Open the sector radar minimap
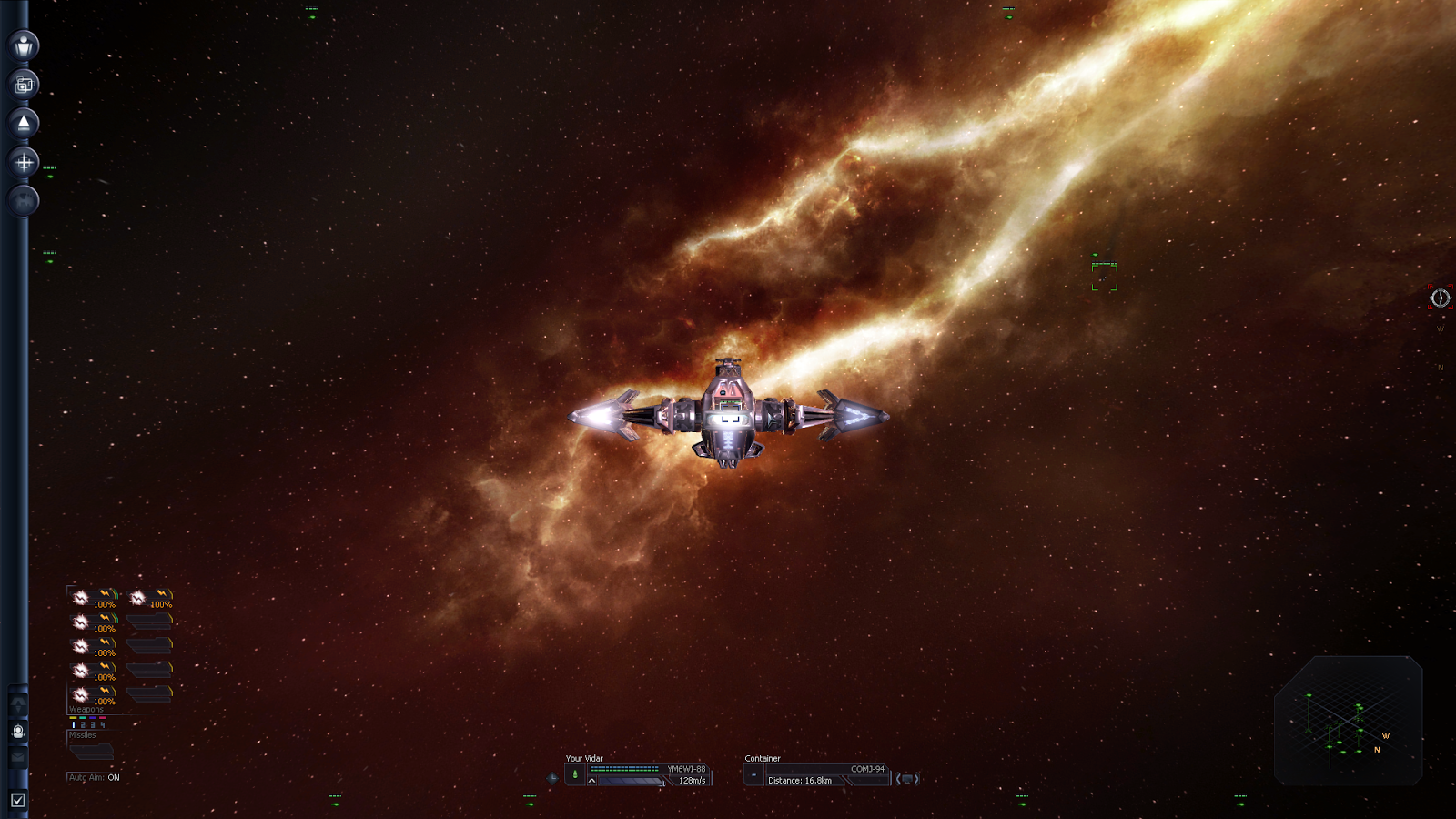The image size is (1456, 819). pyautogui.click(x=1348, y=721)
